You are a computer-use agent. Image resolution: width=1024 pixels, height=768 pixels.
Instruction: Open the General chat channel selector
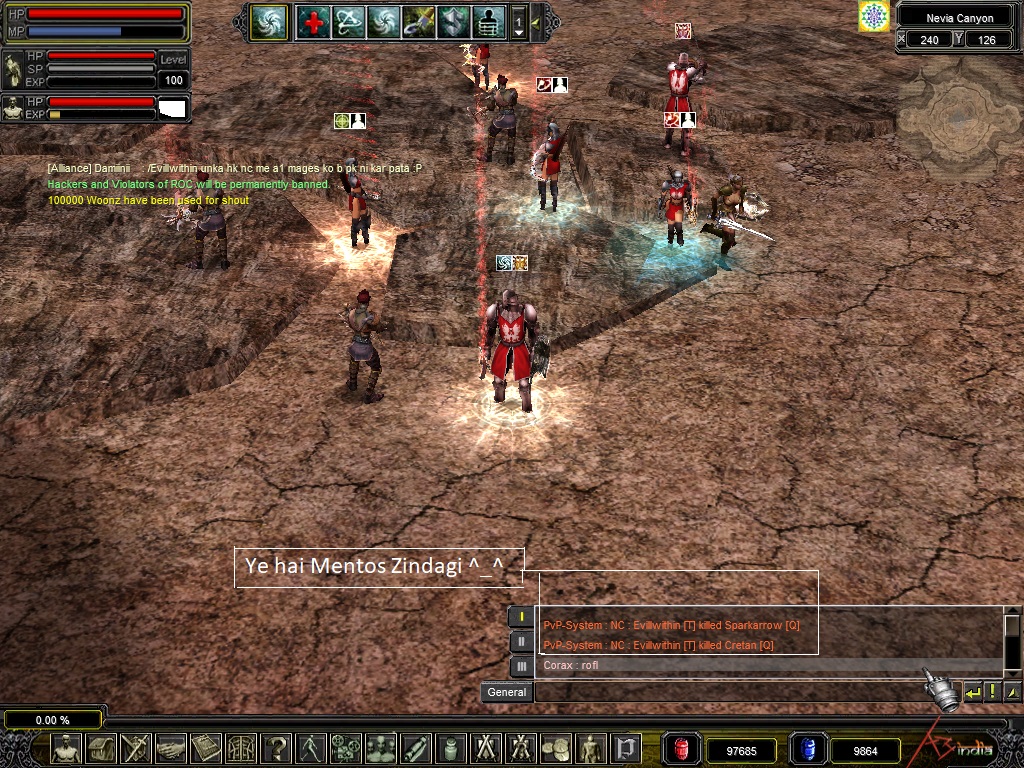point(507,692)
